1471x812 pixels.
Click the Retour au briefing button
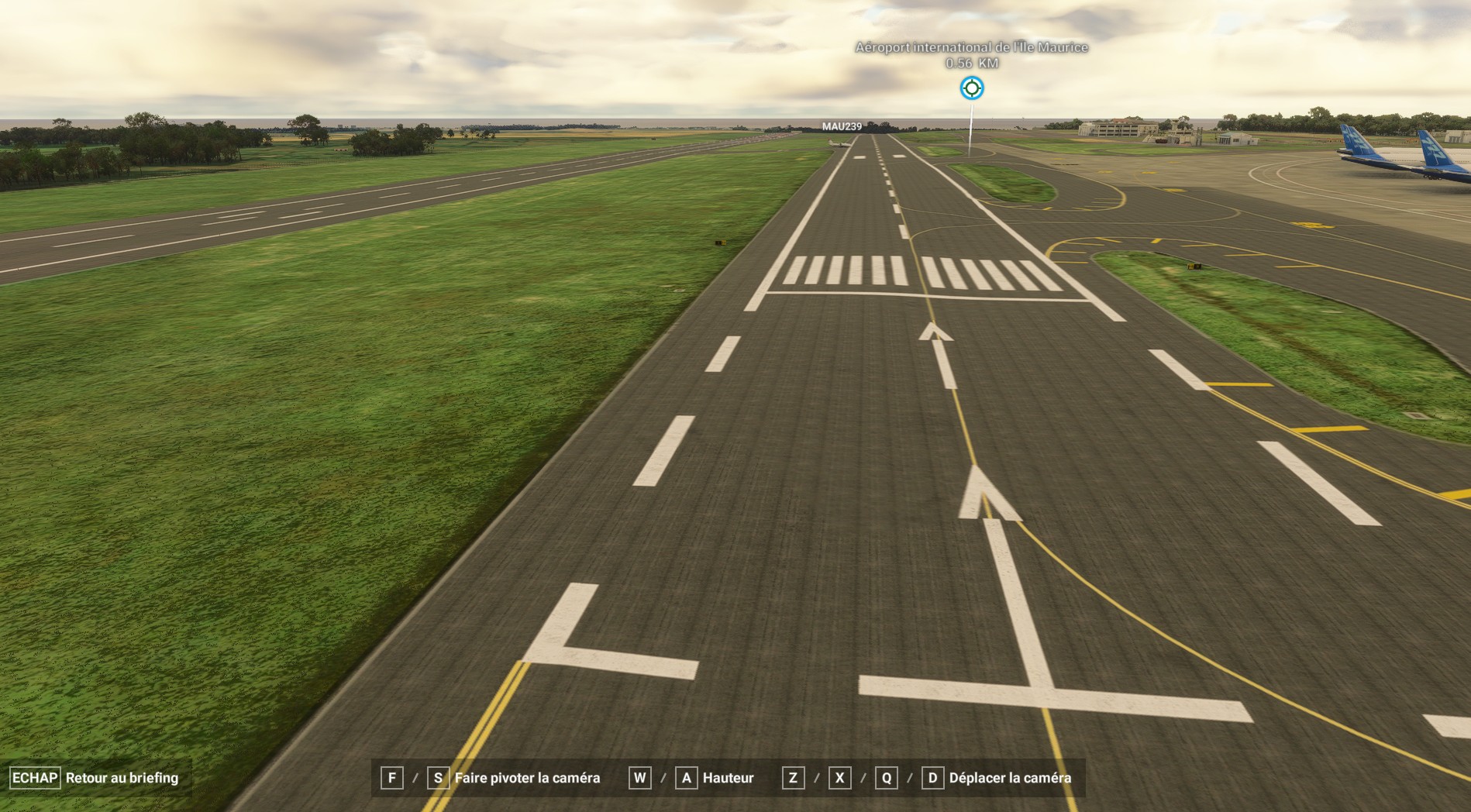coord(95,778)
